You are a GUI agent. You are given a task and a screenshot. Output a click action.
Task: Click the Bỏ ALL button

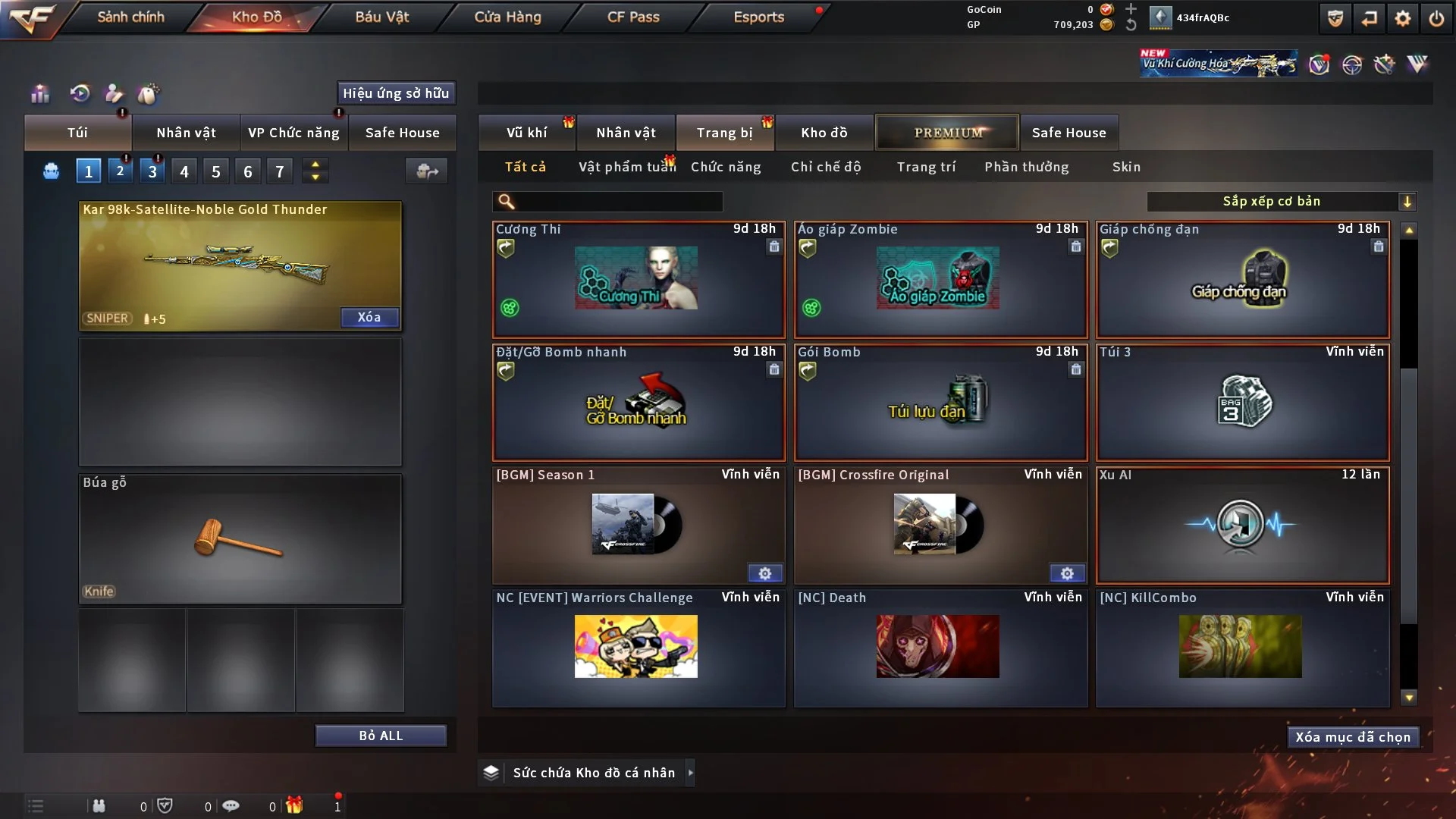click(x=381, y=736)
